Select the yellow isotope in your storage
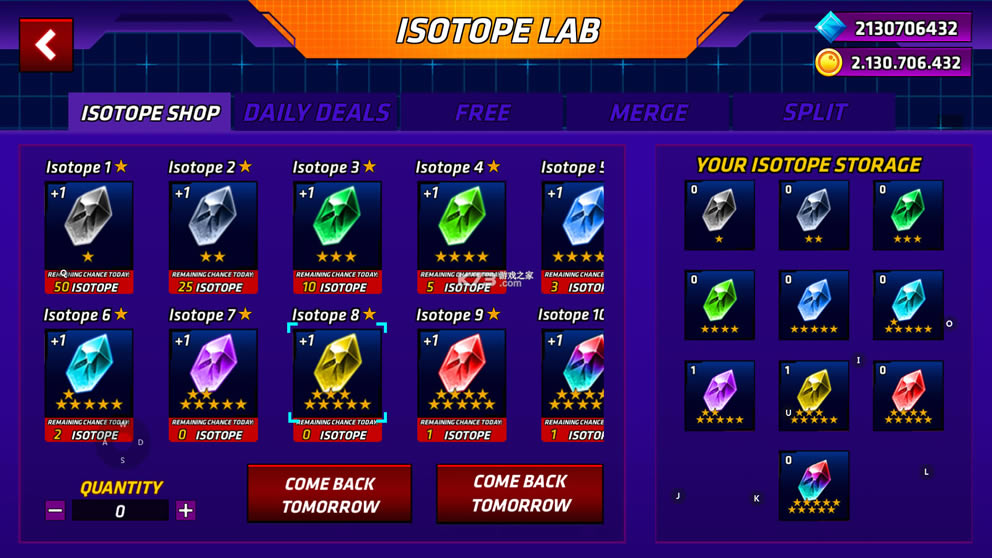The width and height of the screenshot is (992, 558). (x=813, y=395)
